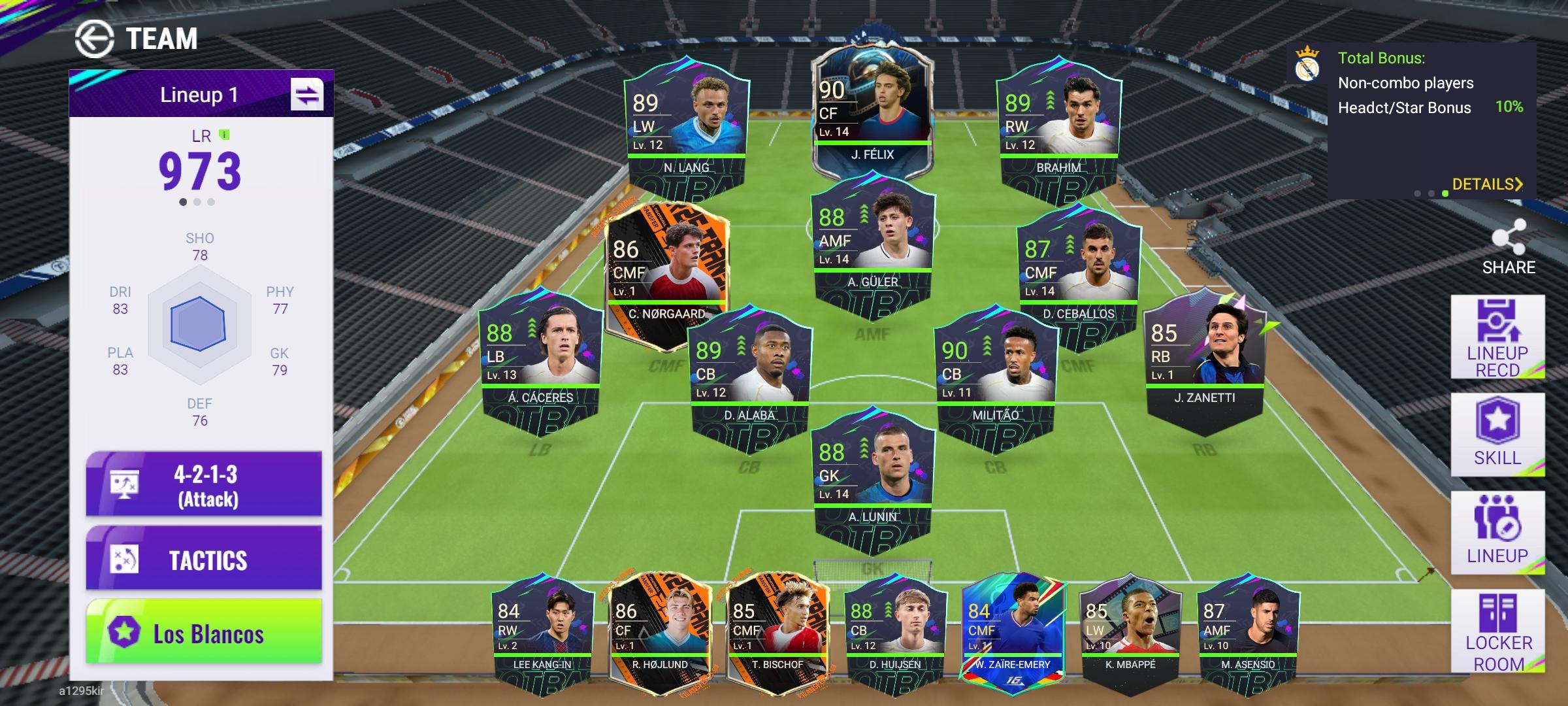
Task: Open the SKILL menu
Action: [1497, 434]
